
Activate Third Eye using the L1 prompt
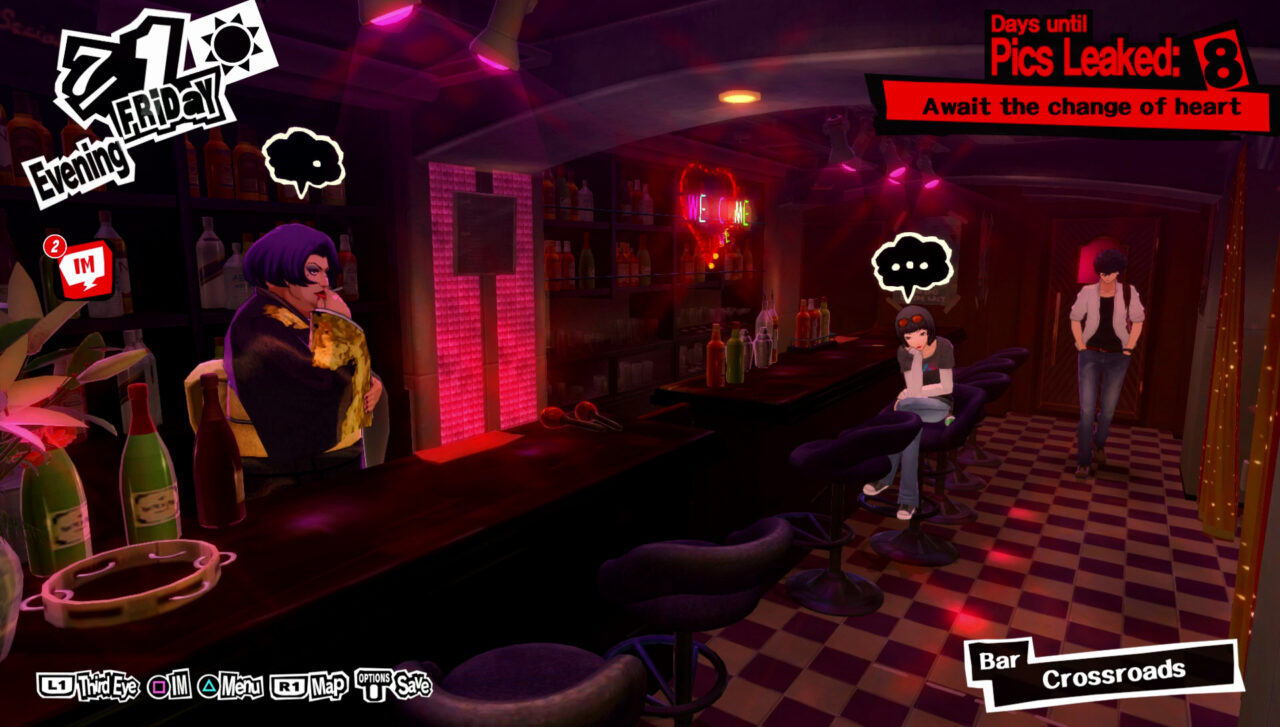[55, 686]
